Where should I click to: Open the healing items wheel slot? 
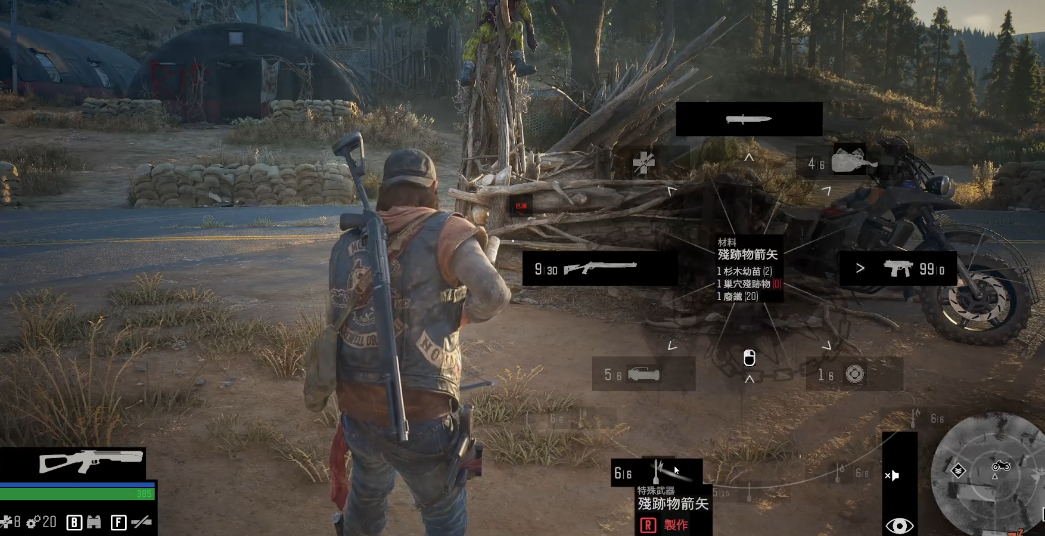pos(643,160)
